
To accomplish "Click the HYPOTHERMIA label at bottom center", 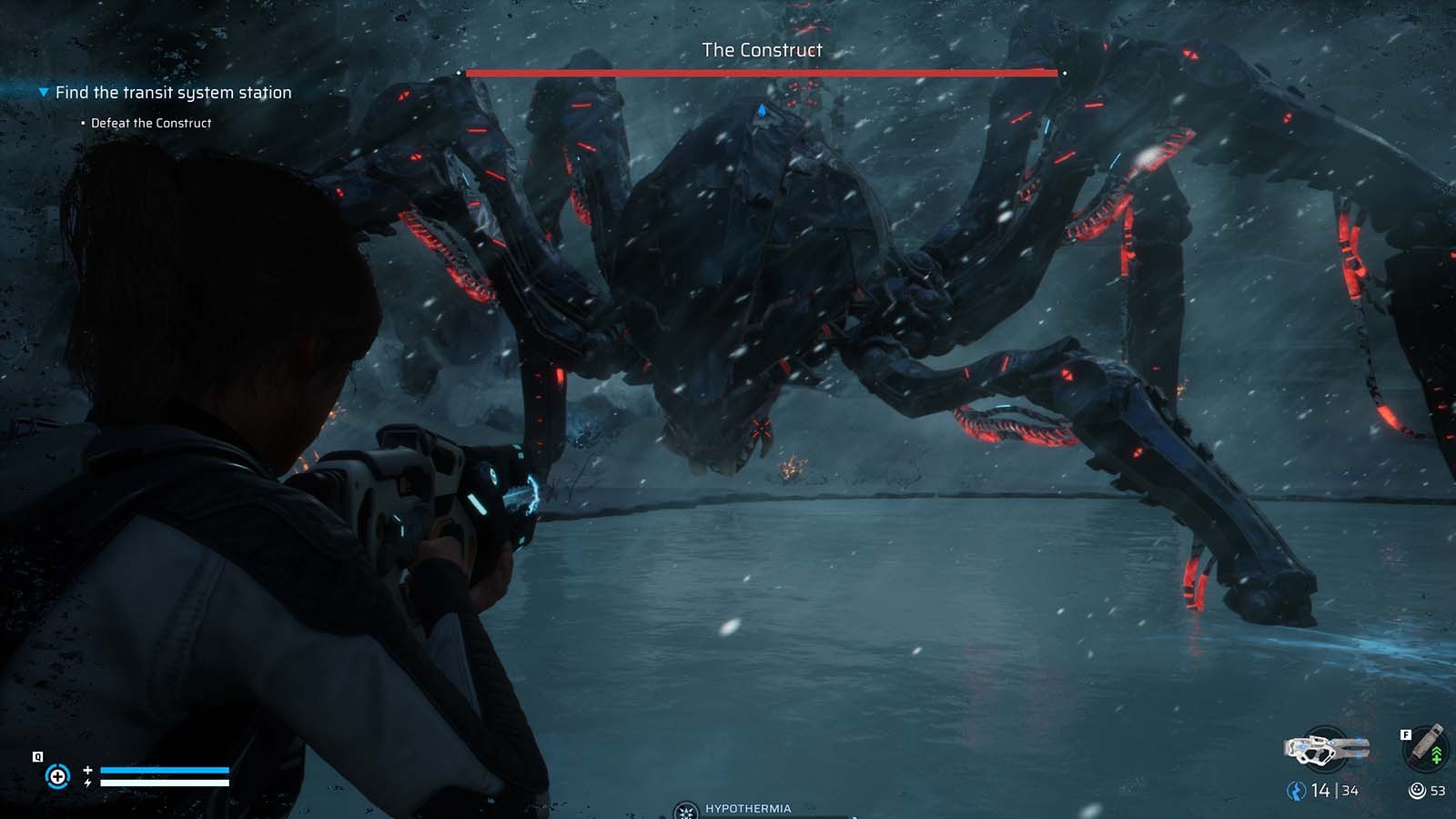I will pyautogui.click(x=748, y=807).
